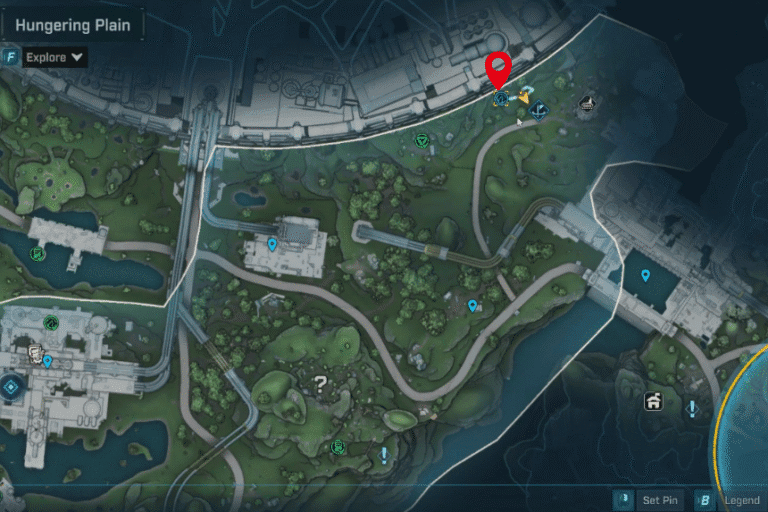The width and height of the screenshot is (768, 512).
Task: Click the exclamation marker beside the house icon
Action: (692, 408)
